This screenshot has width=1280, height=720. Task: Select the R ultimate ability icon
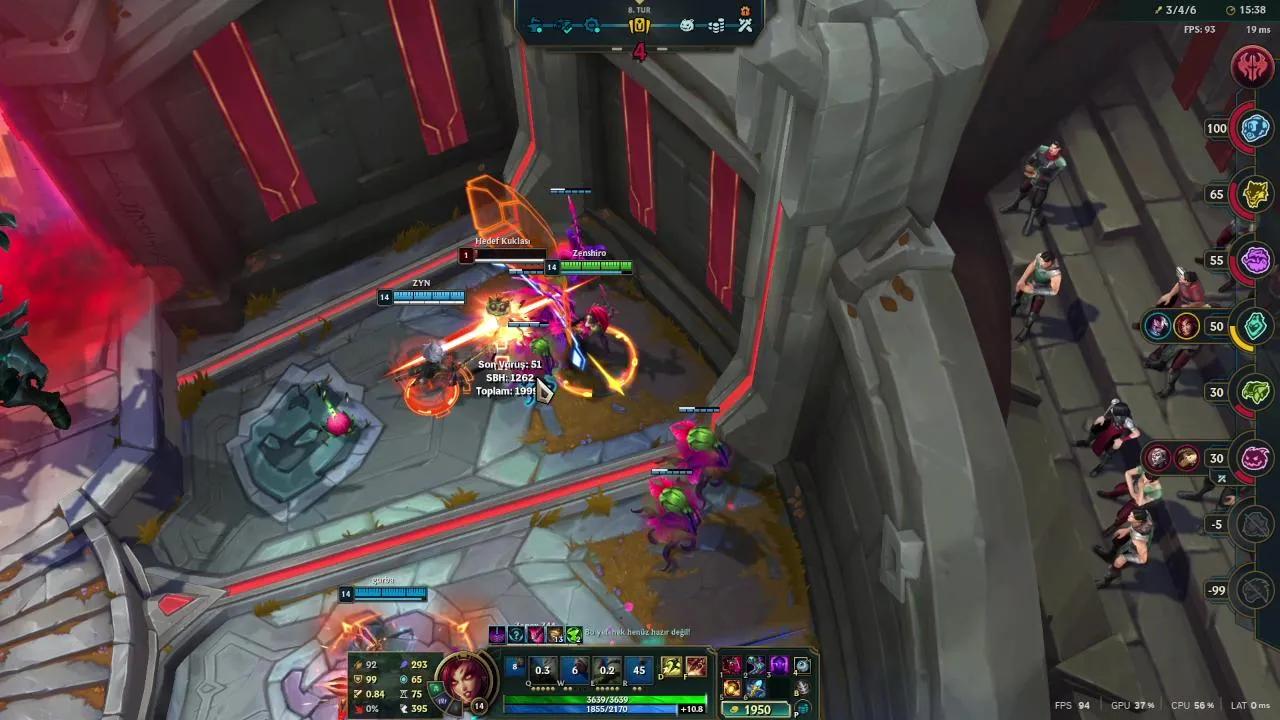pyautogui.click(x=638, y=670)
